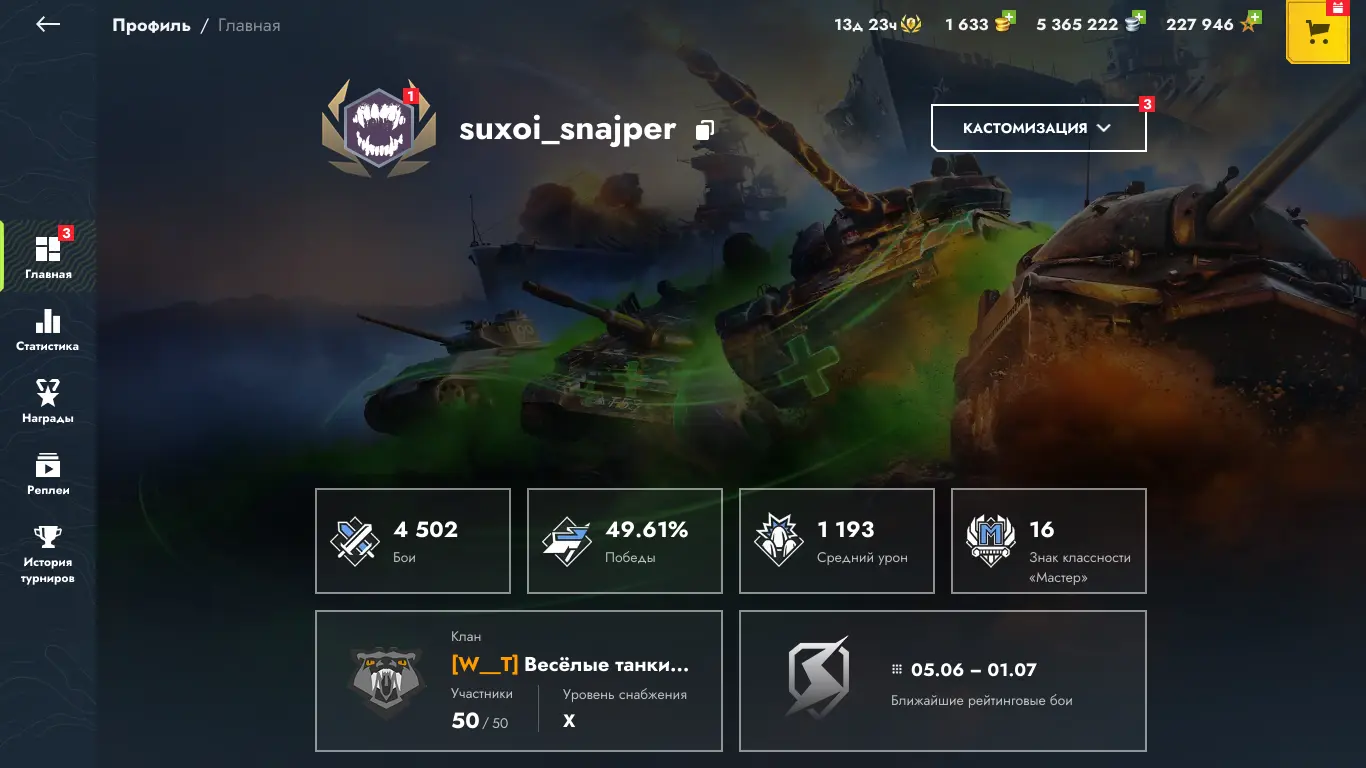Open the shop cart button
This screenshot has width=1366, height=768.
point(1319,31)
